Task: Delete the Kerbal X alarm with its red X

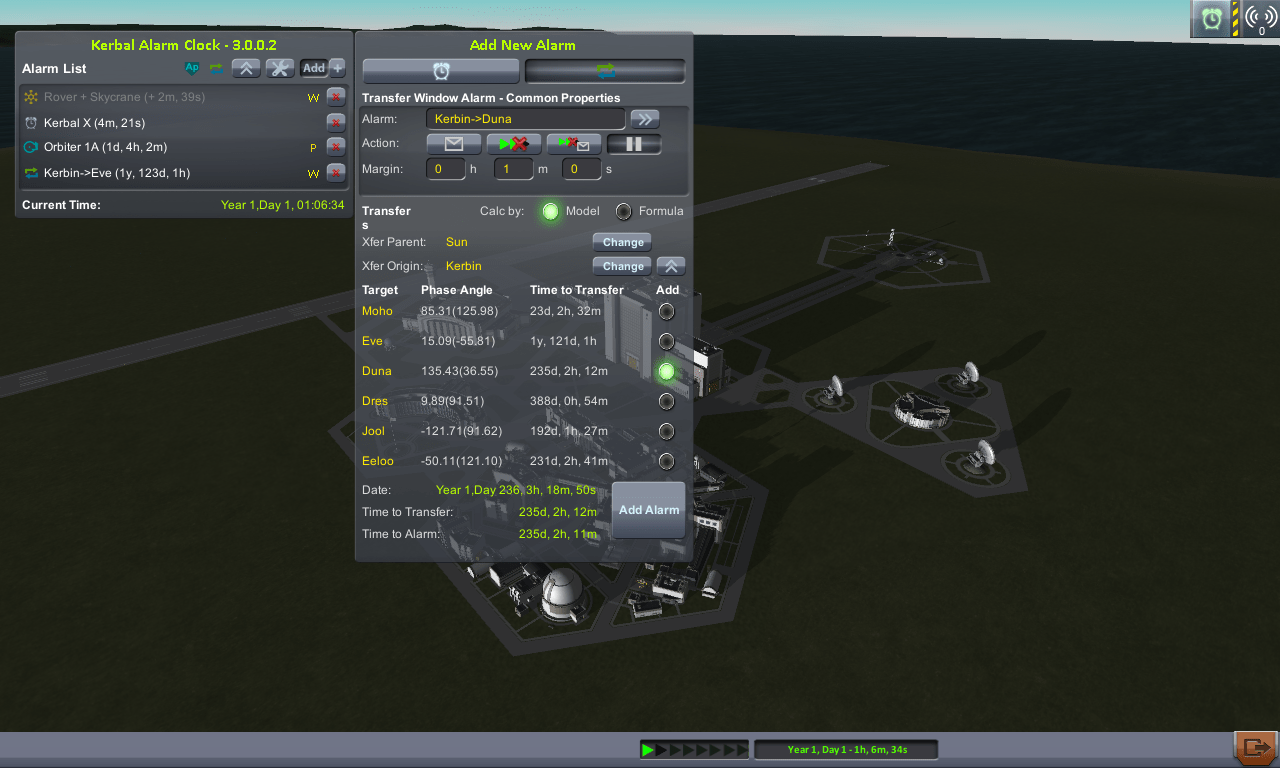Action: coord(336,122)
